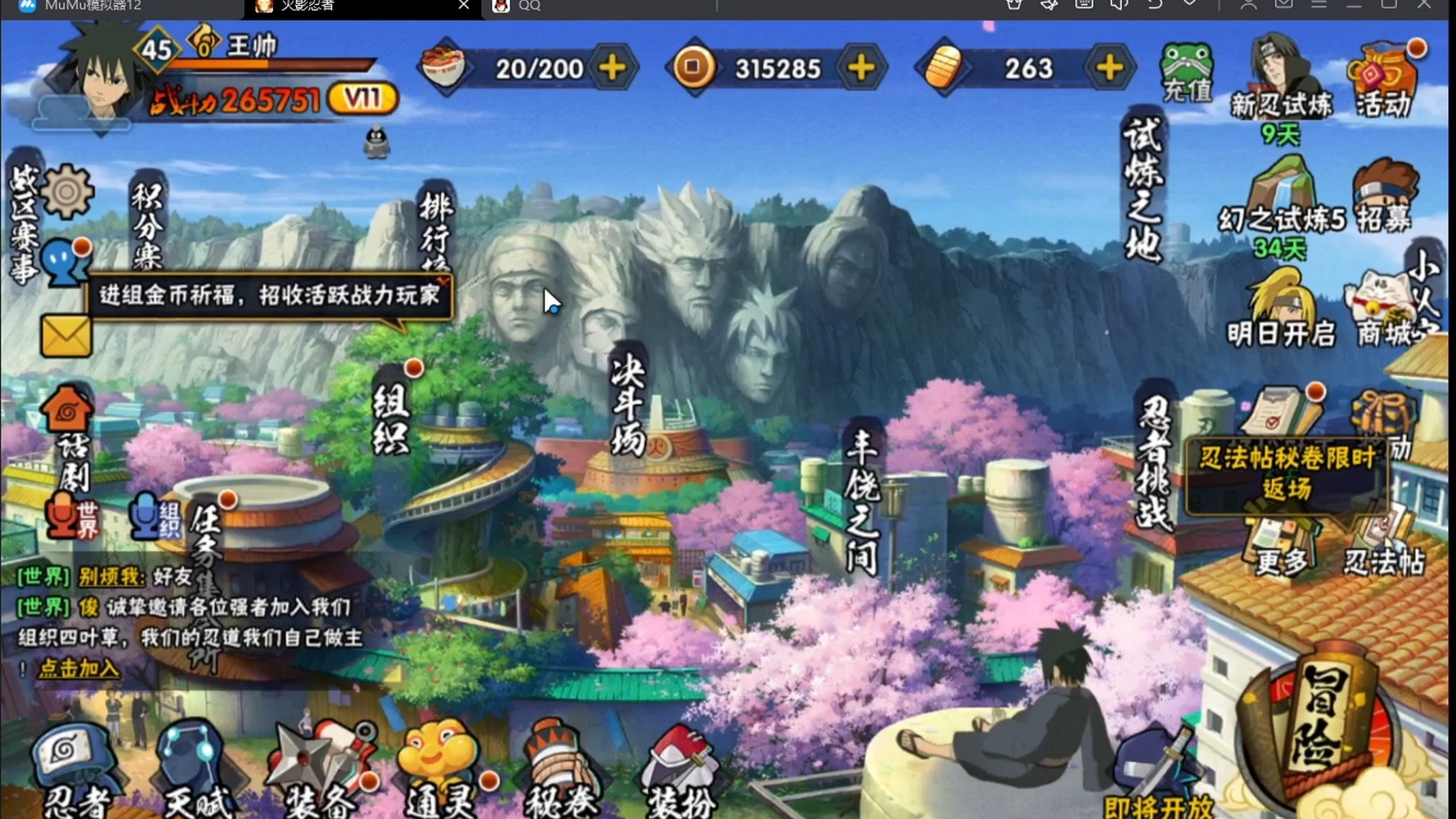Open the settings gear icon

click(67, 191)
